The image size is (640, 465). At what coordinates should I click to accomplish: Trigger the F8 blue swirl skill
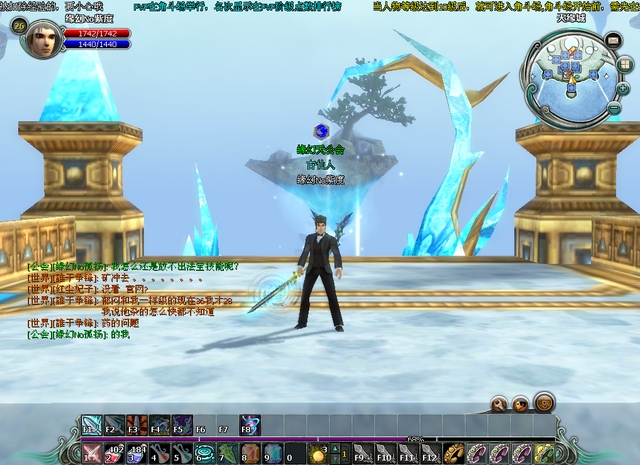click(x=250, y=424)
